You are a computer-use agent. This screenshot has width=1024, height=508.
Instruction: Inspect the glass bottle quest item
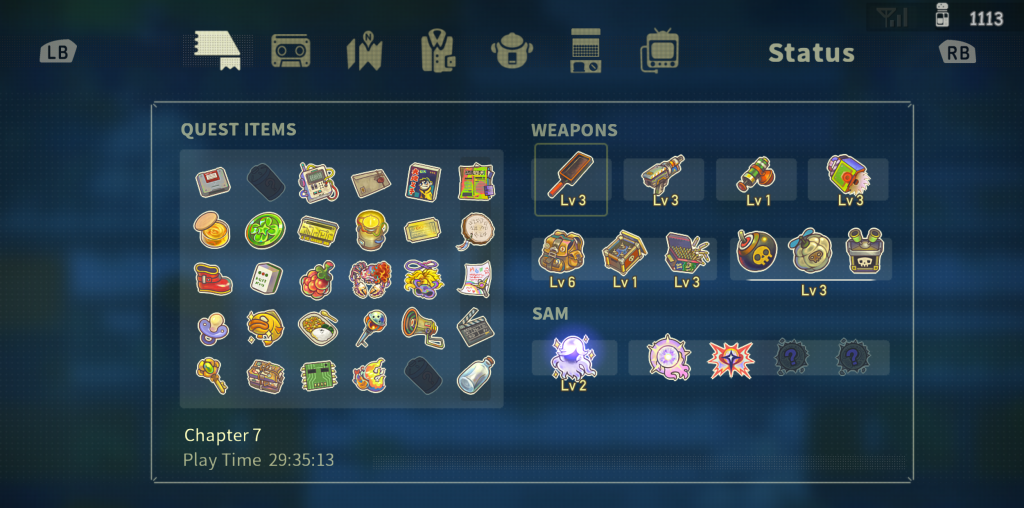click(474, 376)
